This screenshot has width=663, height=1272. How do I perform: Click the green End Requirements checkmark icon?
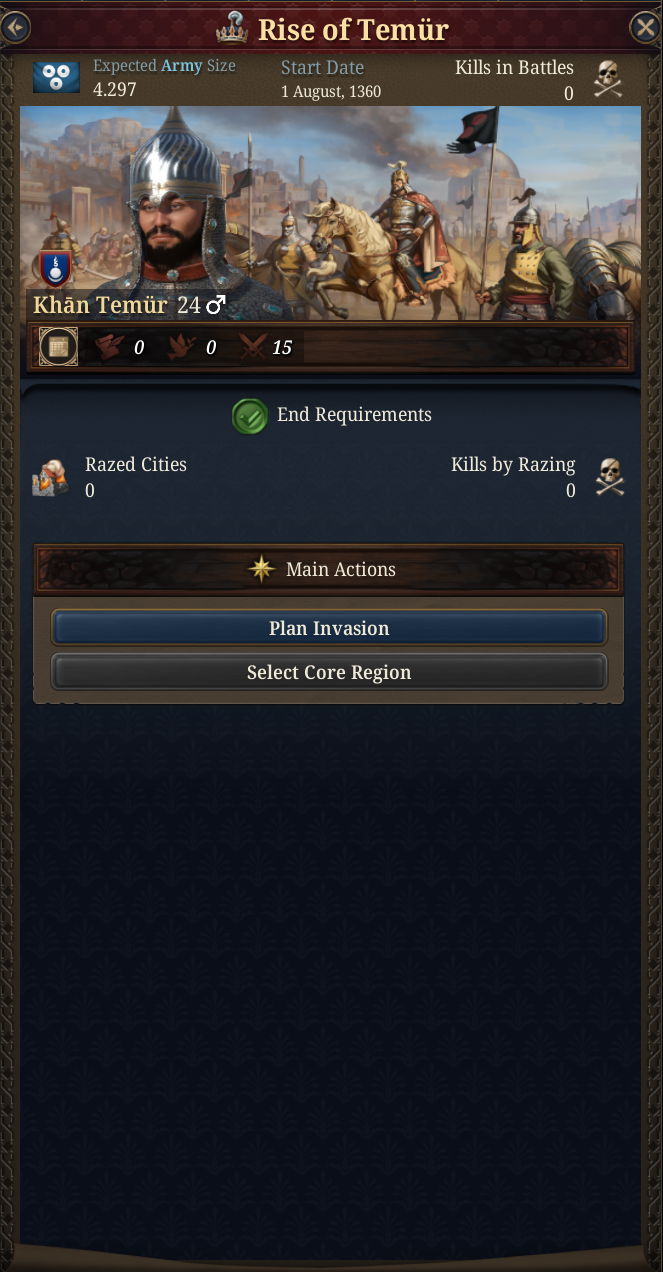(x=249, y=416)
